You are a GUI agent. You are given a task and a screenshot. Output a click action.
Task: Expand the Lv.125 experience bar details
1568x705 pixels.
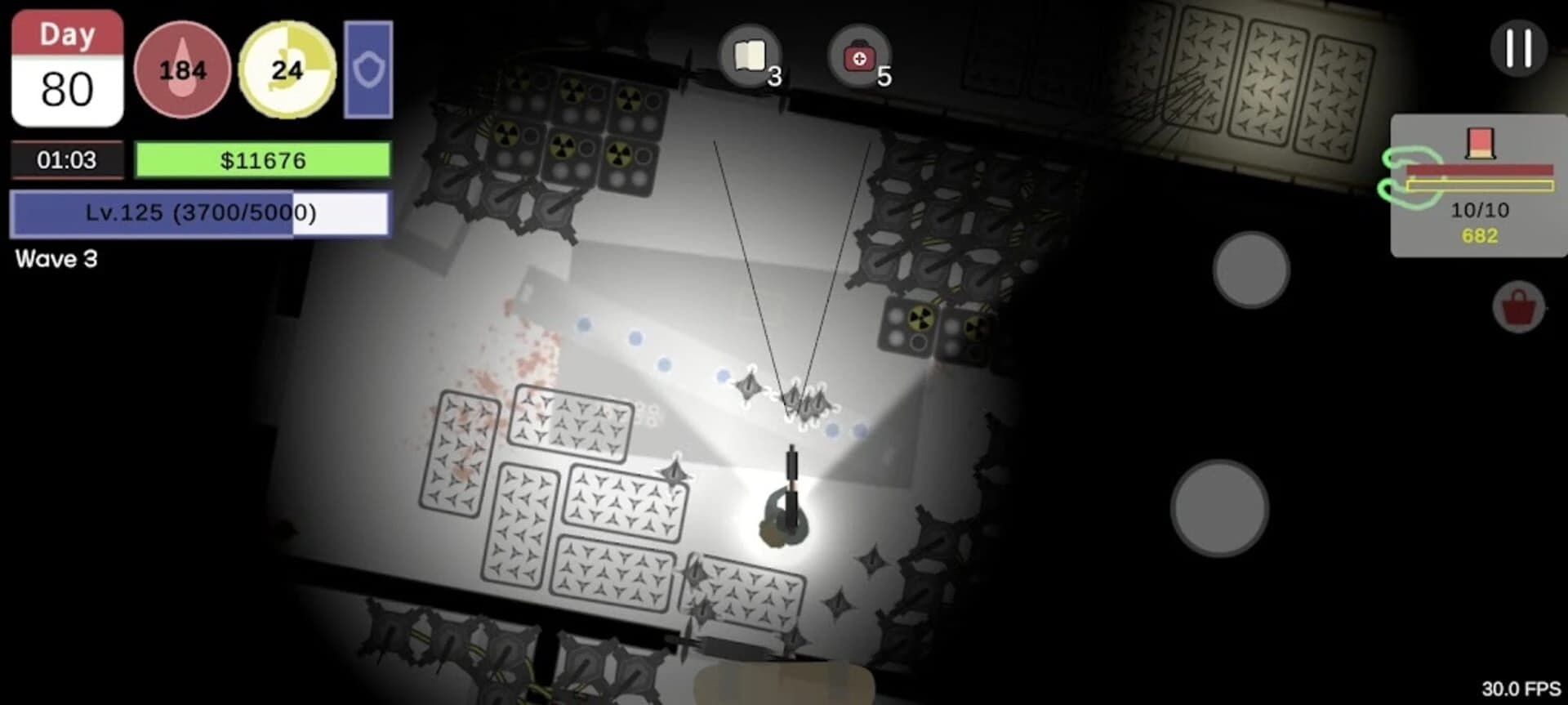pyautogui.click(x=200, y=214)
